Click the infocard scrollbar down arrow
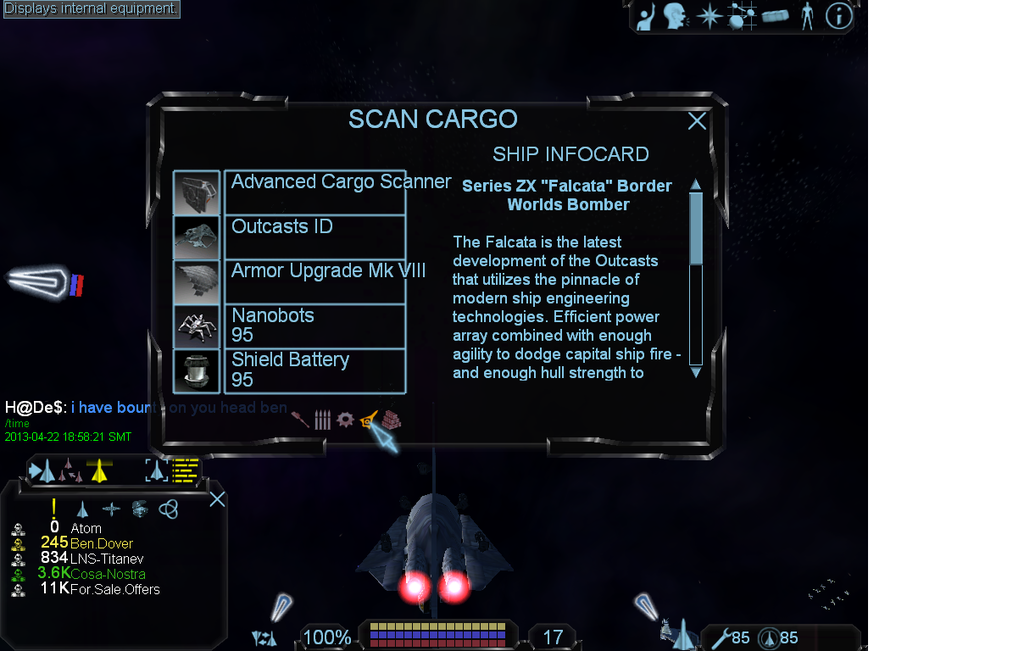 coord(696,372)
